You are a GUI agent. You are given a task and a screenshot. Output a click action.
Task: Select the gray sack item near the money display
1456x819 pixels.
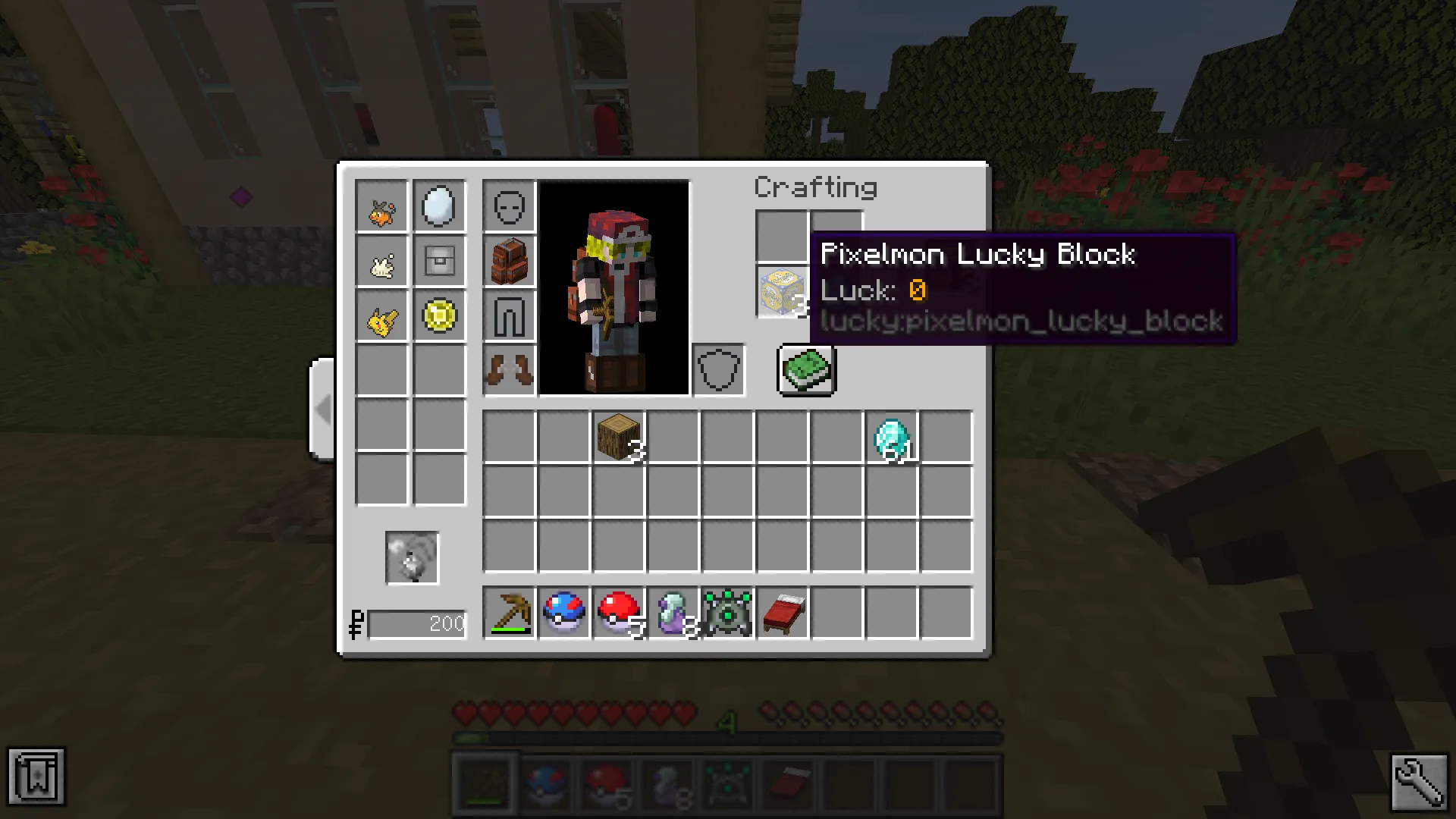pyautogui.click(x=413, y=557)
